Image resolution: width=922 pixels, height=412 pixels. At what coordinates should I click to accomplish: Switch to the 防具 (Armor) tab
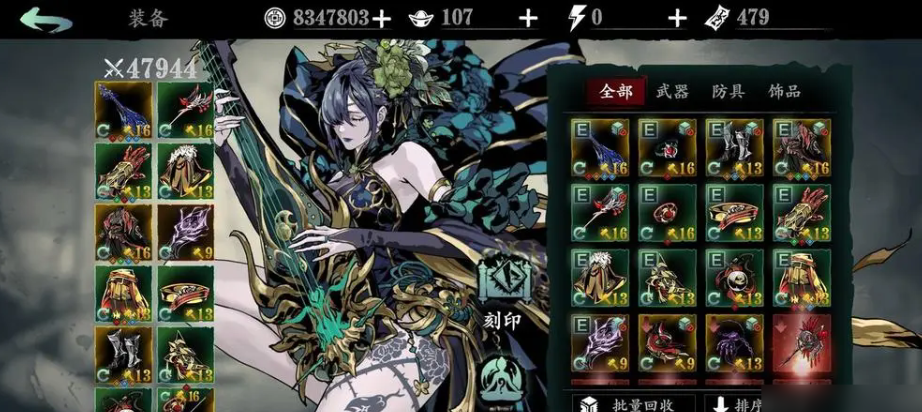click(x=728, y=92)
